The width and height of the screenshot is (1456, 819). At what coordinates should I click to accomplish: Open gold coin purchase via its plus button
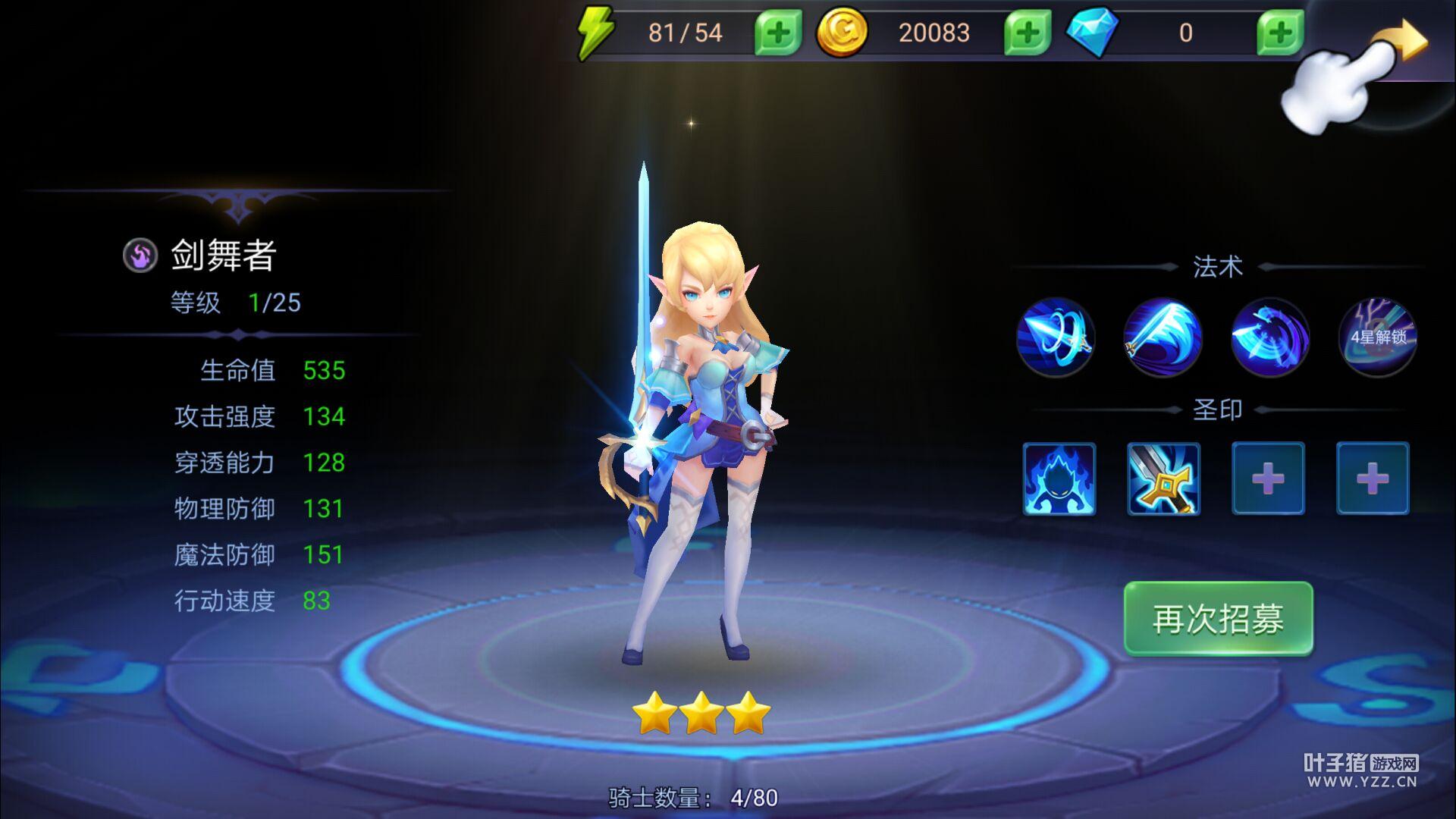click(1027, 33)
